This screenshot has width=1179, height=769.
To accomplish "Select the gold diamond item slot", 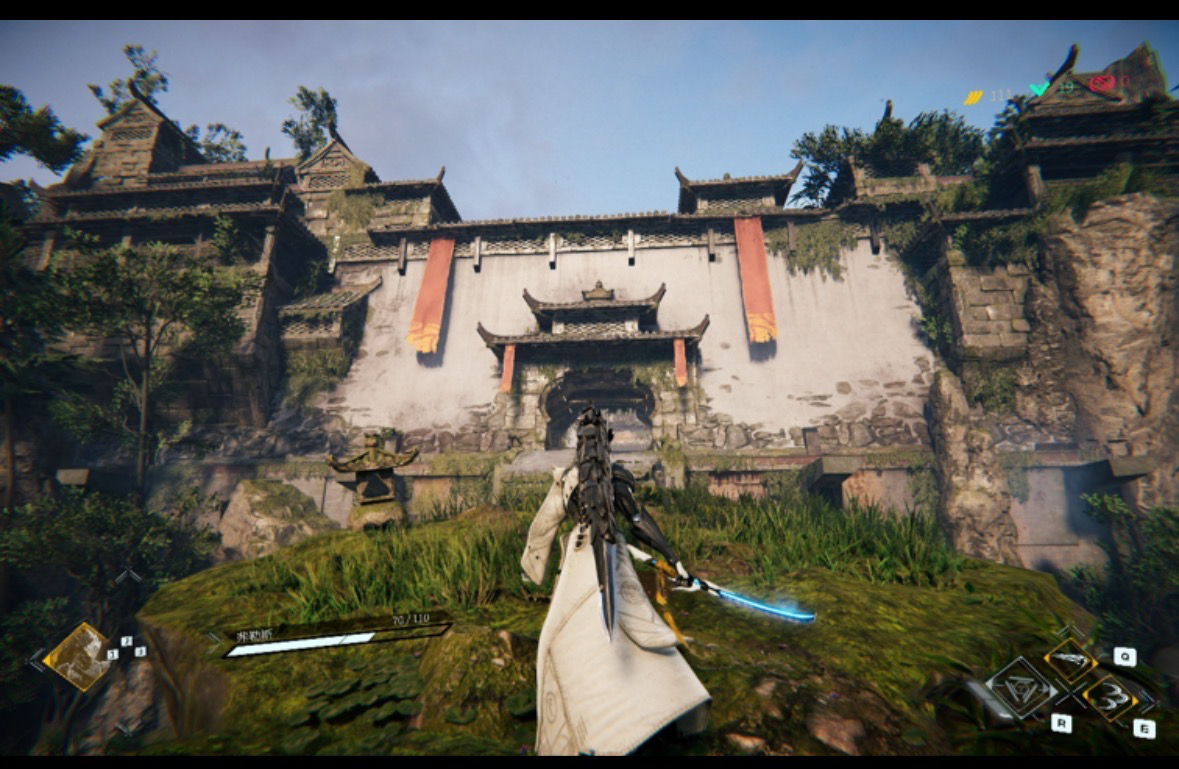I will [x=78, y=656].
